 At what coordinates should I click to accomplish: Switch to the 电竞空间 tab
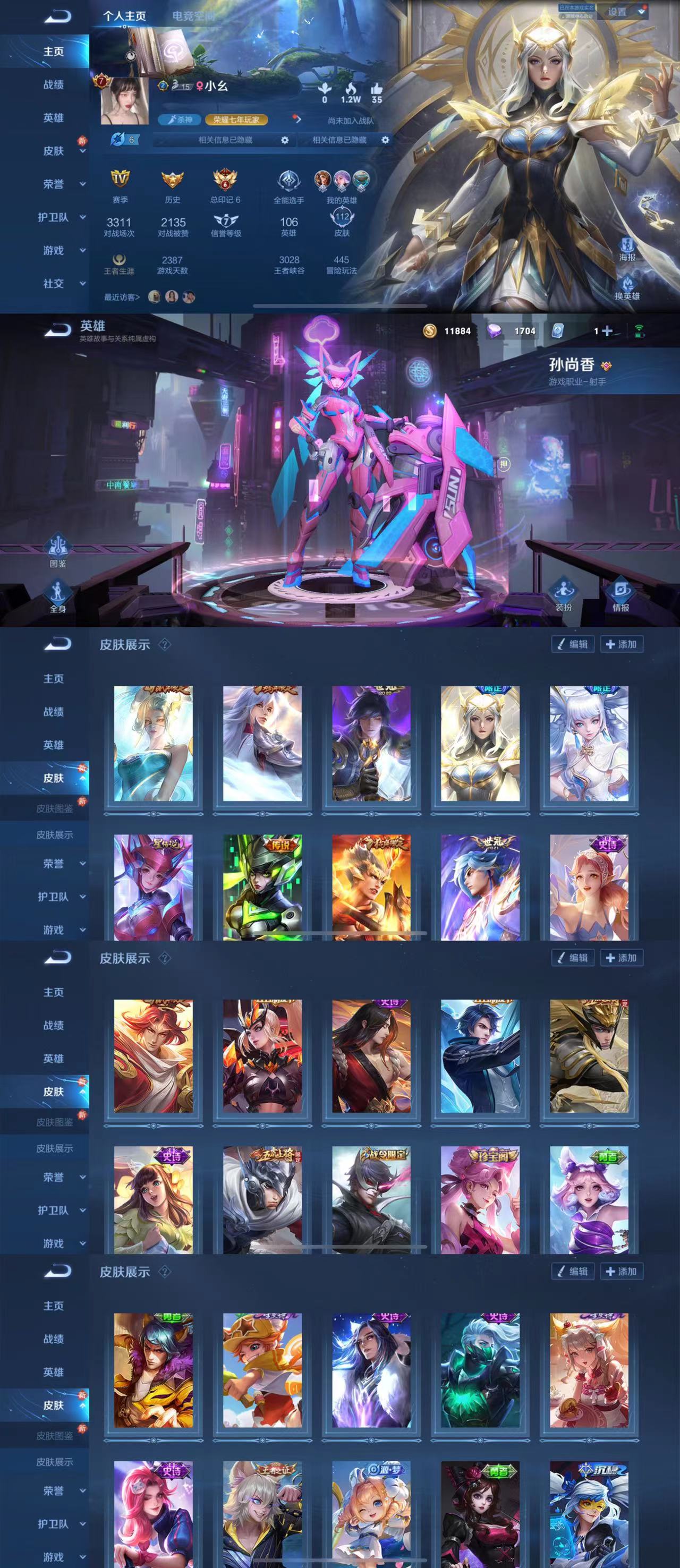[192, 16]
